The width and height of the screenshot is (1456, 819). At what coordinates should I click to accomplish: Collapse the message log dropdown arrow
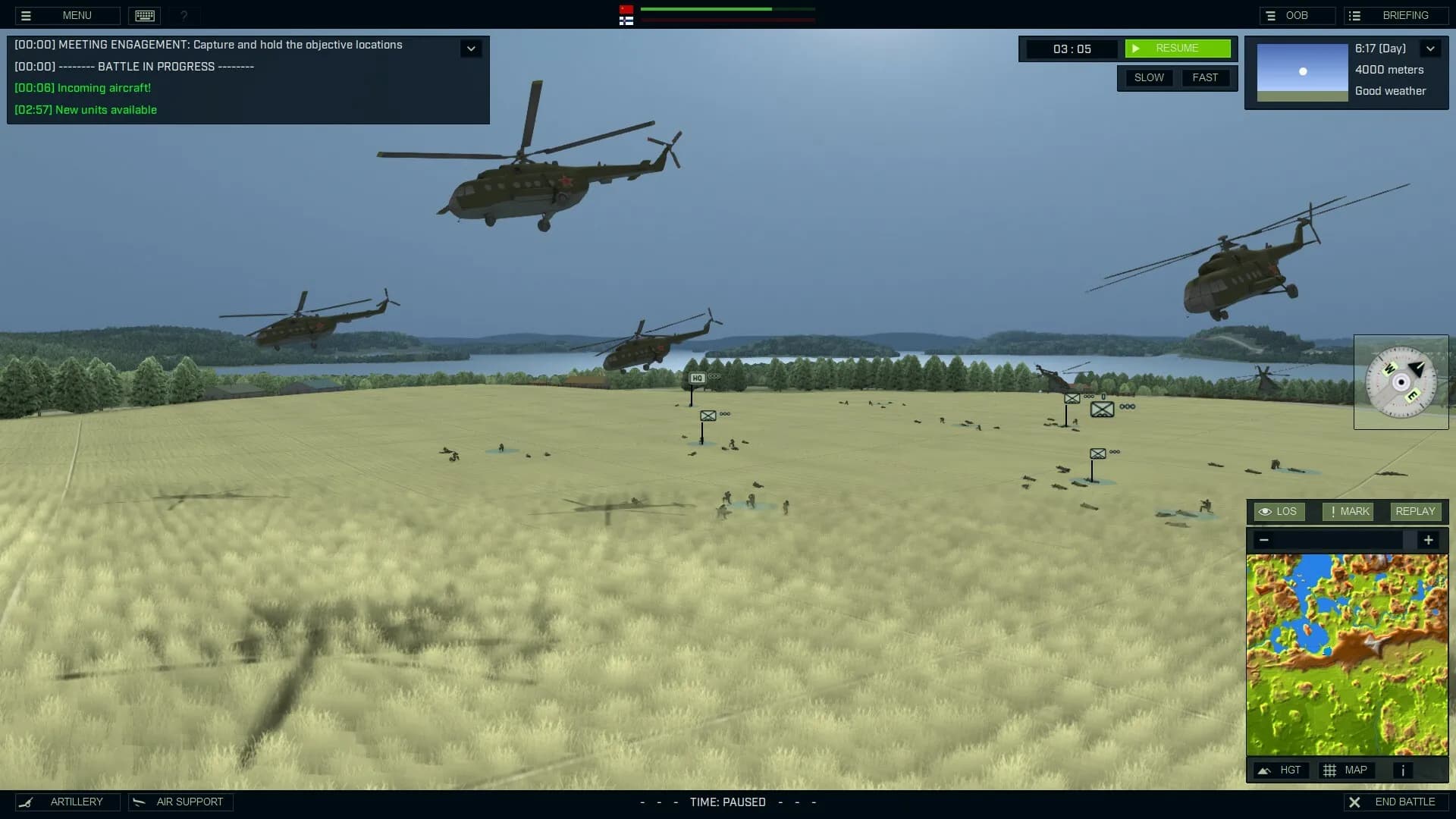click(x=471, y=49)
